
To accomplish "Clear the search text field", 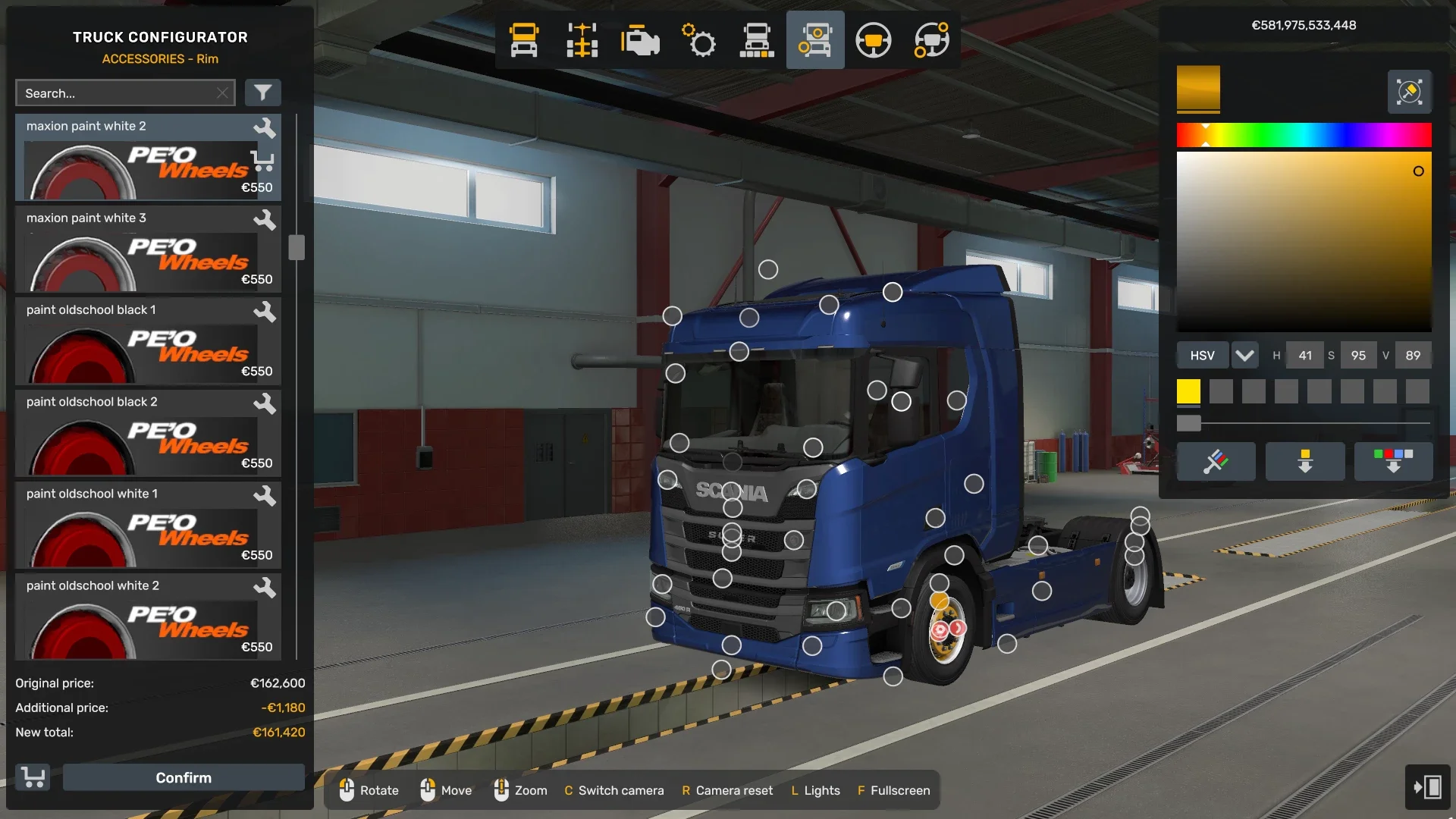I will coord(222,93).
